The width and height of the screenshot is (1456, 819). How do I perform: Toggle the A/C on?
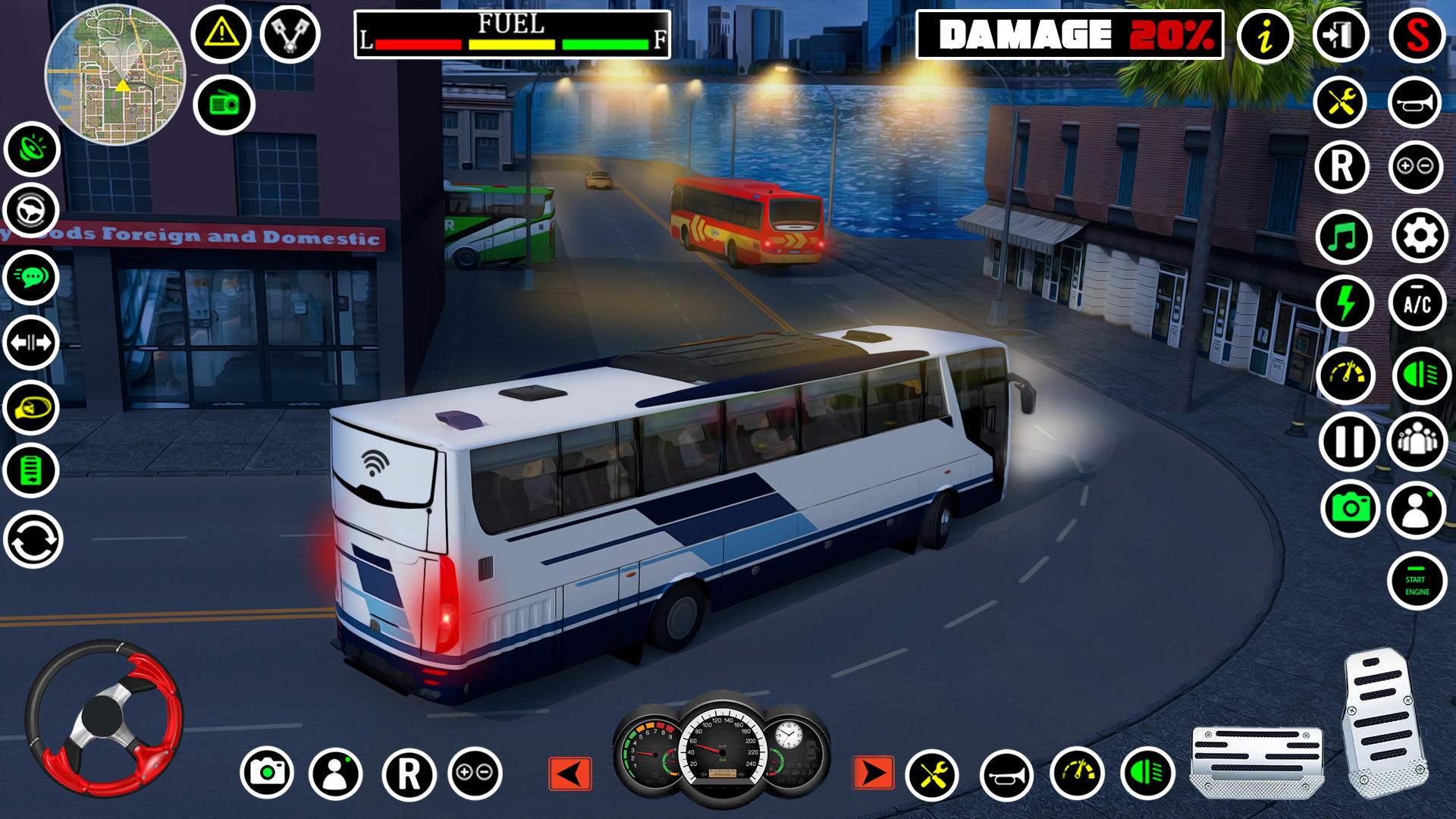[x=1419, y=300]
